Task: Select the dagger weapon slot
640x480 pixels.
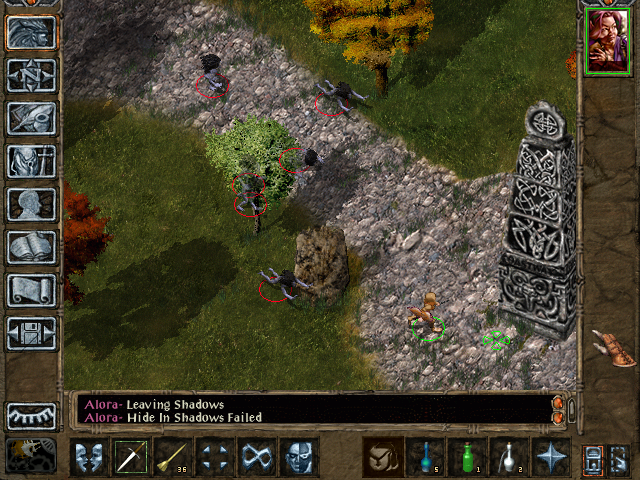Action: pyautogui.click(x=130, y=457)
